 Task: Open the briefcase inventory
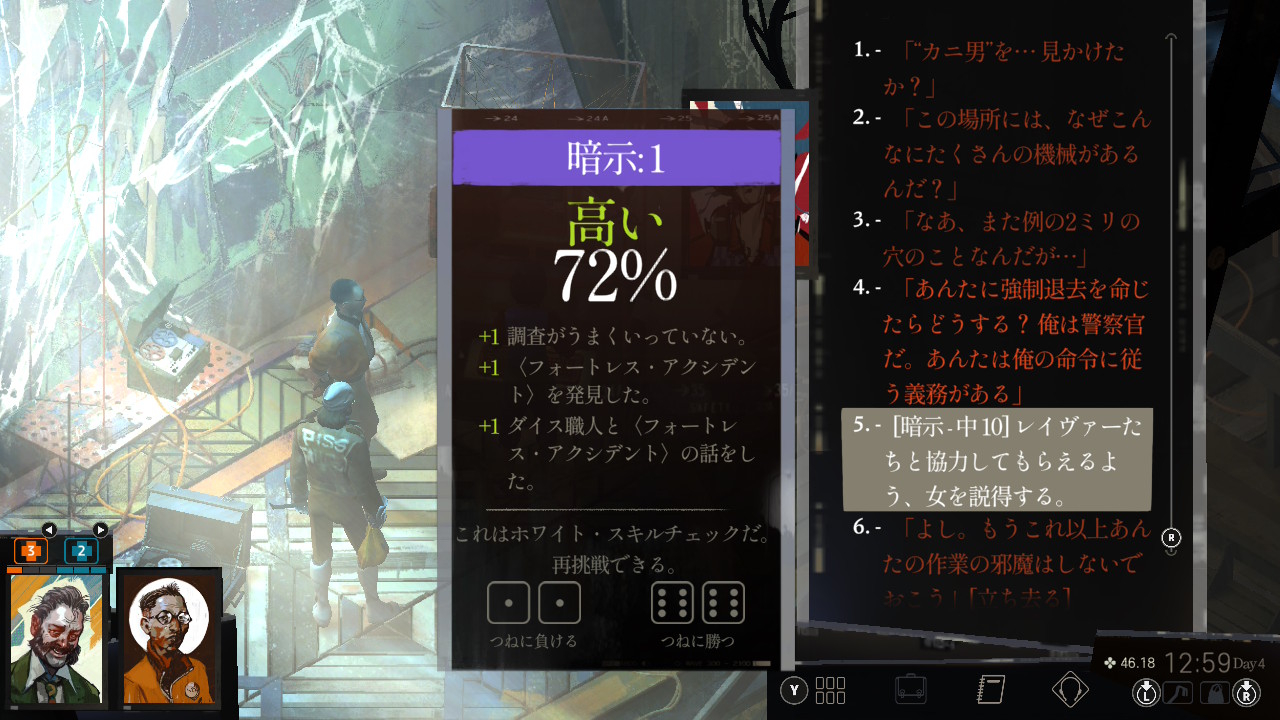[x=910, y=689]
